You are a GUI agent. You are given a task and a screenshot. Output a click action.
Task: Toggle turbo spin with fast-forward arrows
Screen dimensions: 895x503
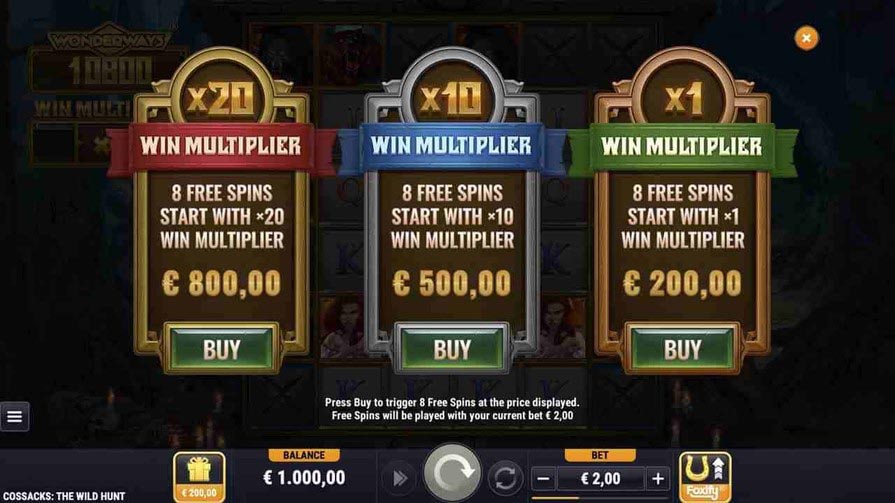(398, 478)
